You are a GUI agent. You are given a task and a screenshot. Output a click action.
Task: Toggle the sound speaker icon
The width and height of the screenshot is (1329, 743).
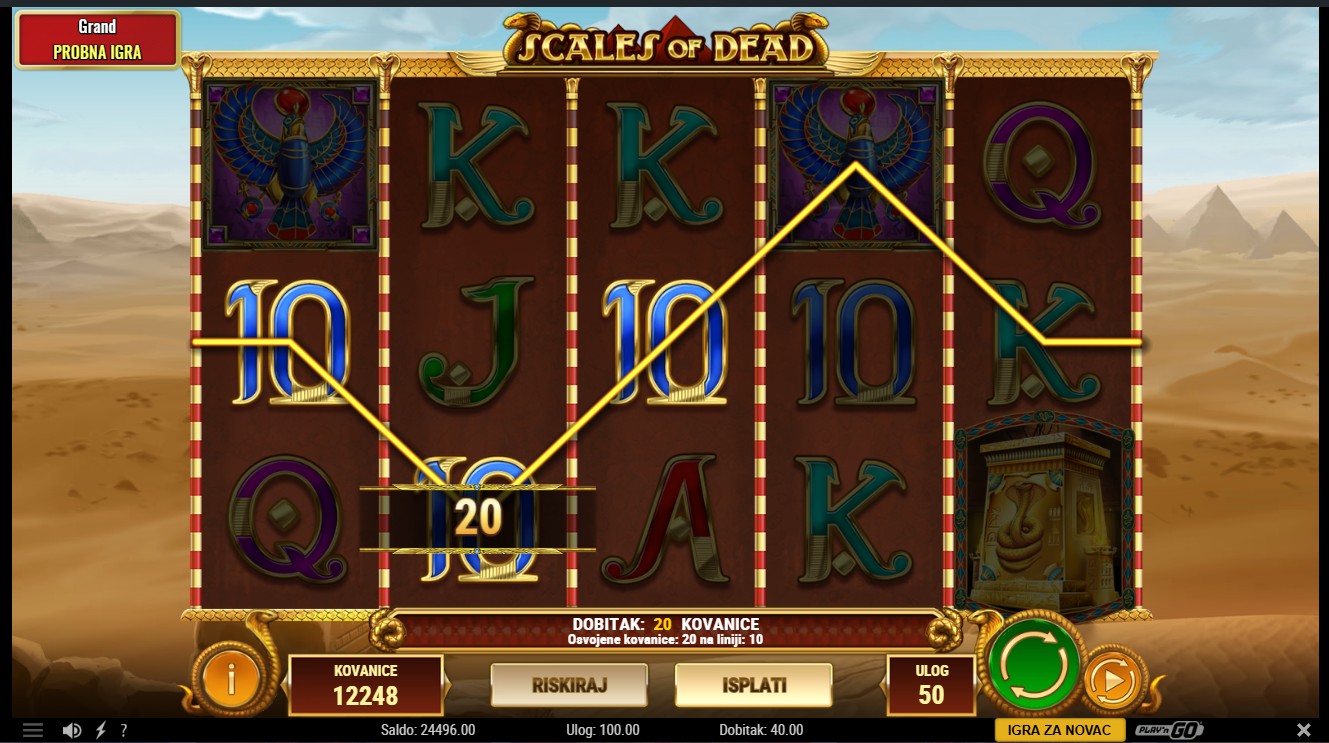[72, 730]
